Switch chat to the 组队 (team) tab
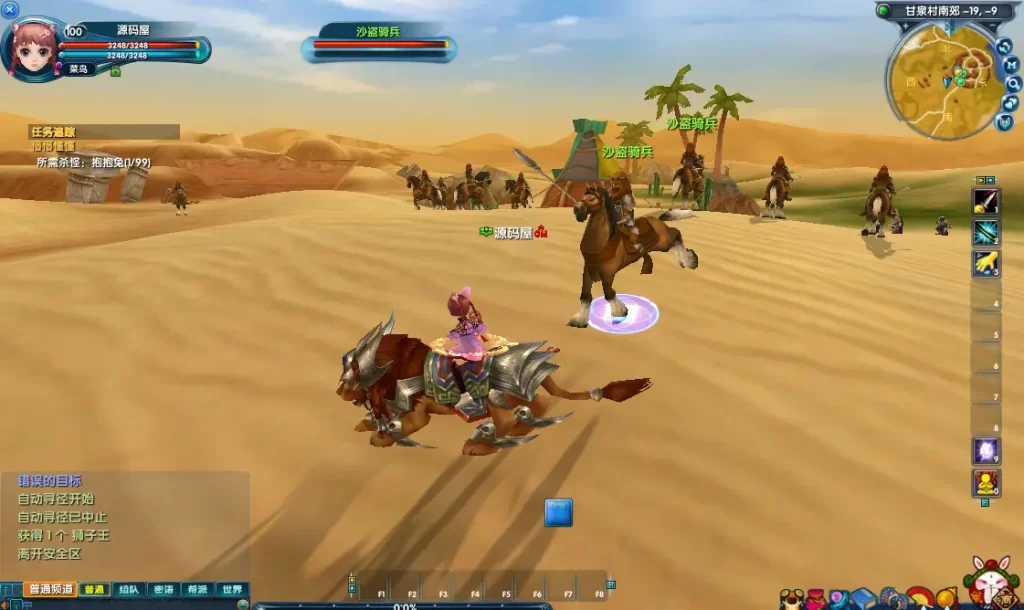The width and height of the screenshot is (1024, 610). point(127,589)
